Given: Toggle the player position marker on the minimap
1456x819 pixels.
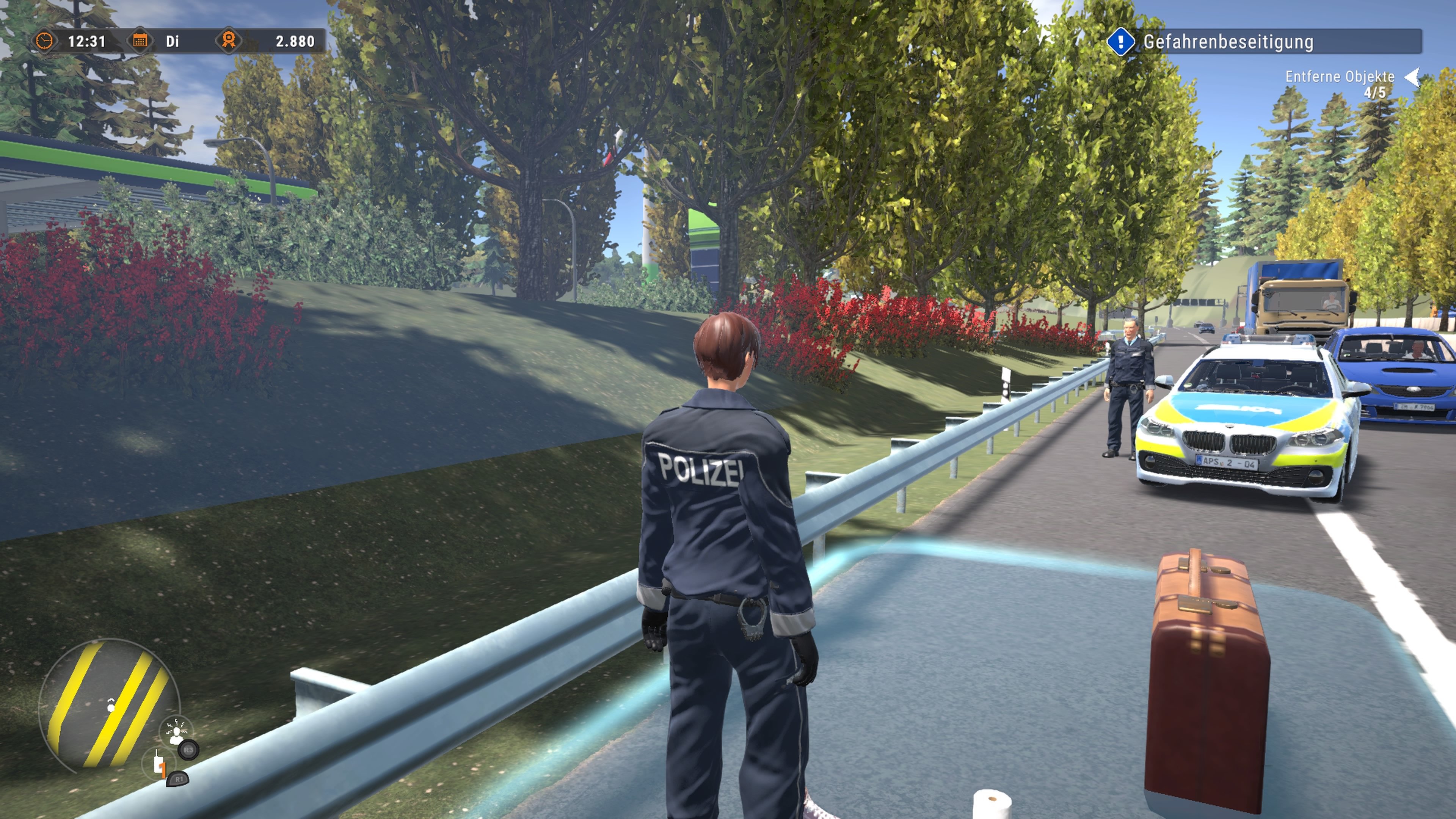Looking at the screenshot, I should (111, 706).
